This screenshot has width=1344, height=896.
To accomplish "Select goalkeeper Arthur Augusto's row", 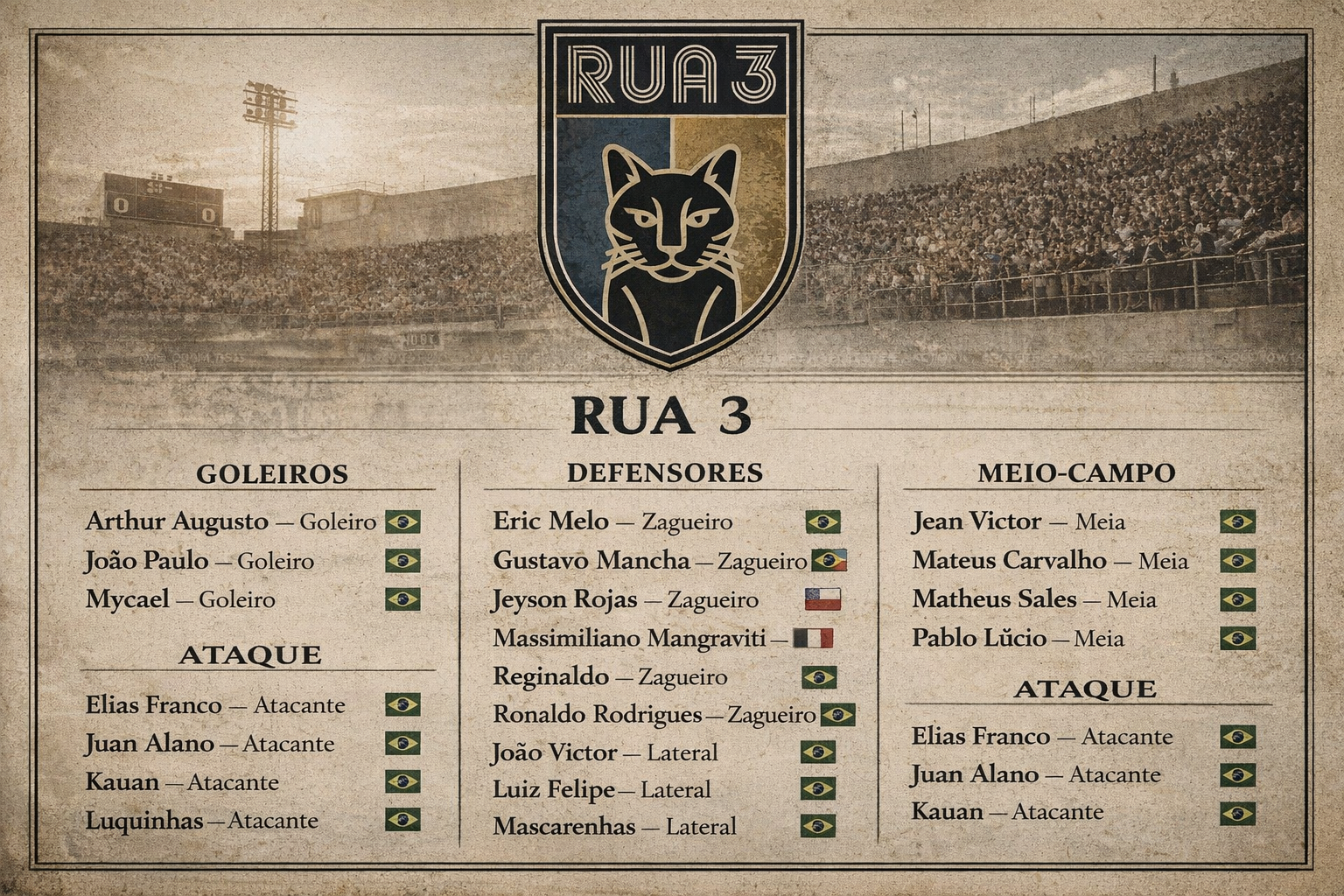I will pyautogui.click(x=231, y=521).
